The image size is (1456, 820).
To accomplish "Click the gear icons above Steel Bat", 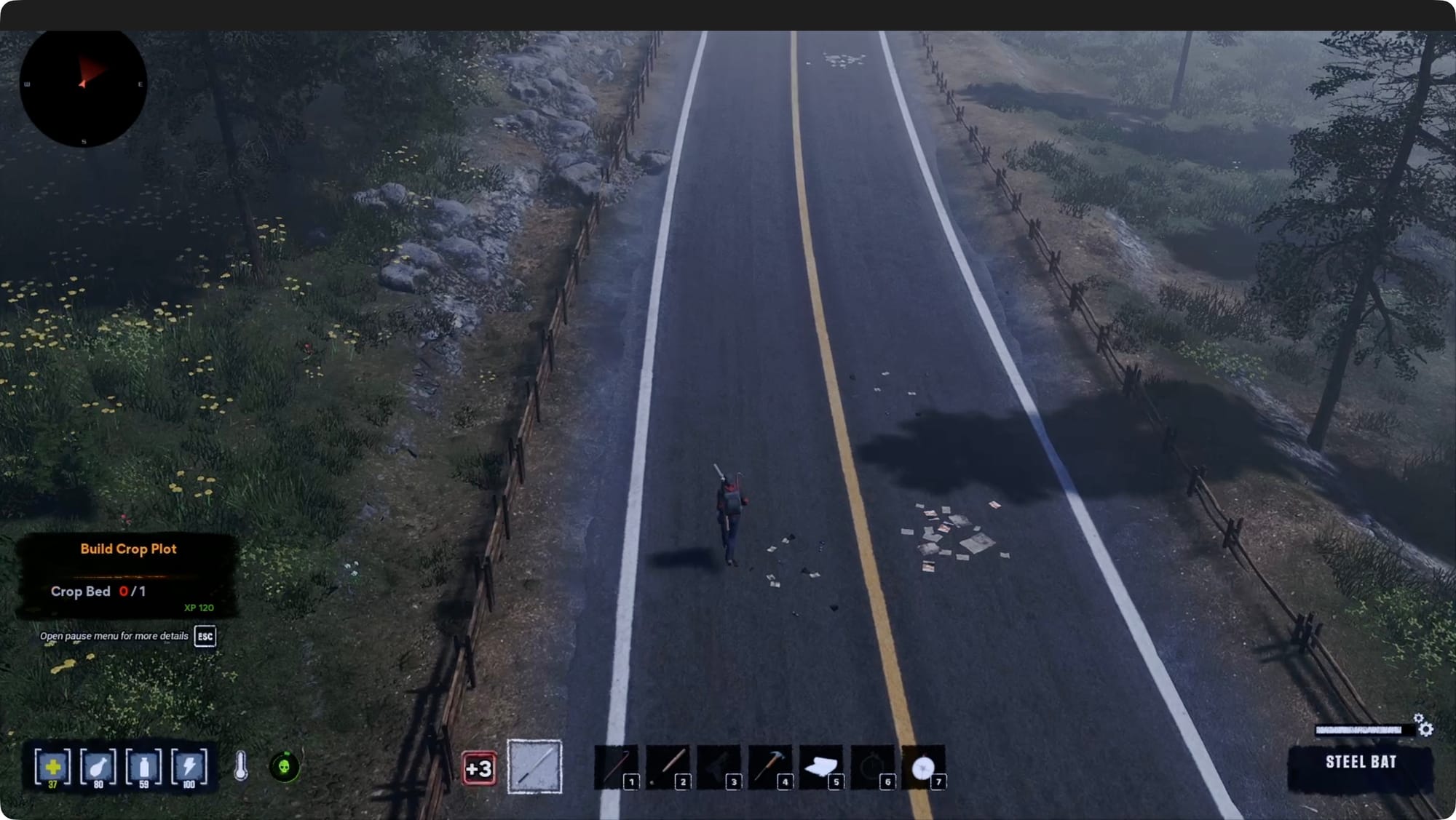I will point(1423,725).
